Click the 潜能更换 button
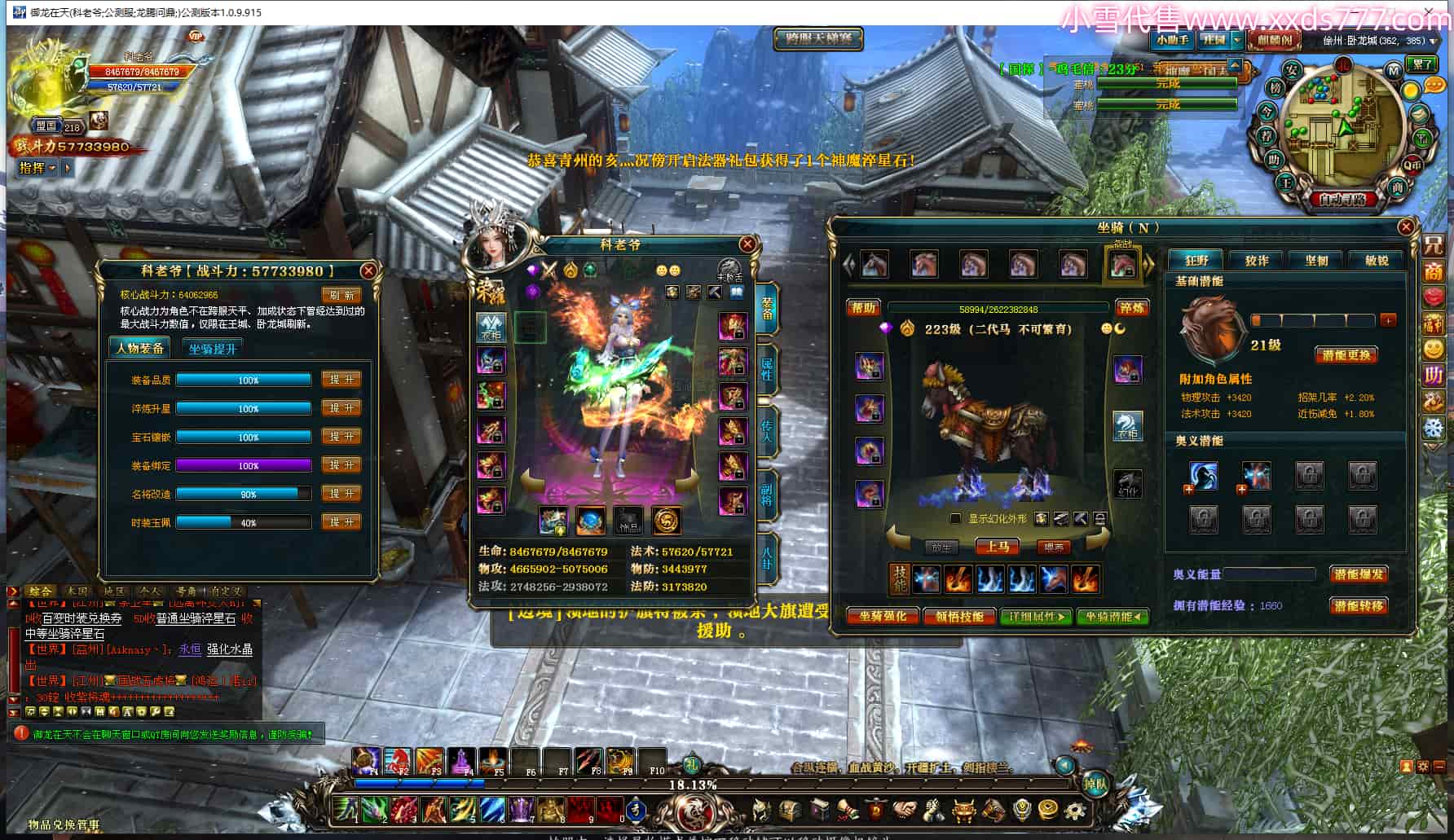This screenshot has width=1454, height=840. click(x=1346, y=355)
